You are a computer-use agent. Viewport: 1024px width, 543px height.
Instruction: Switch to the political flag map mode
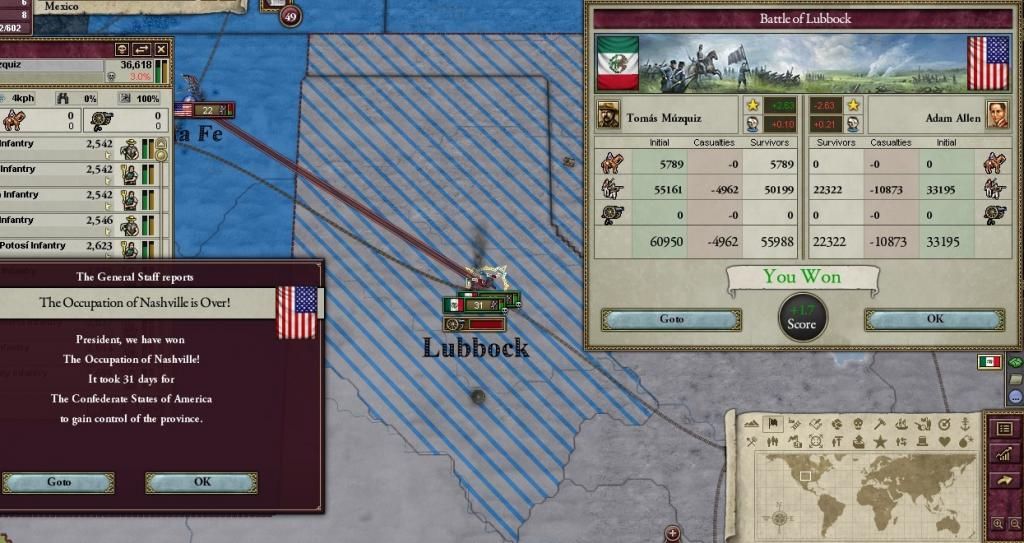coord(772,424)
